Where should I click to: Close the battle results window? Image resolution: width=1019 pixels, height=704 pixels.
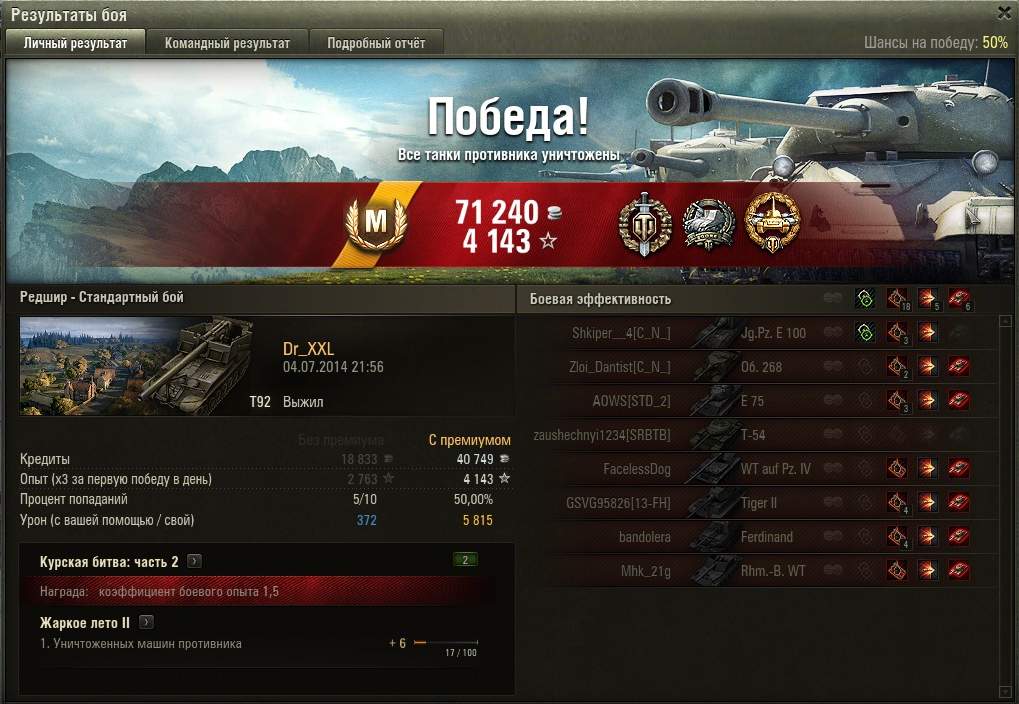click(1004, 13)
